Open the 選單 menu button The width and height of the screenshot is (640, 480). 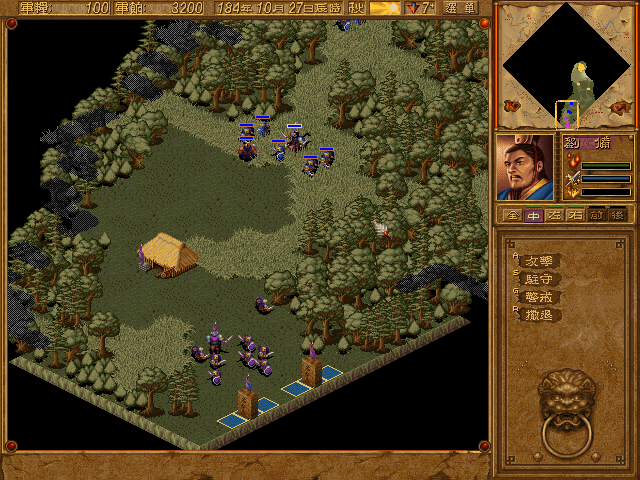459,8
